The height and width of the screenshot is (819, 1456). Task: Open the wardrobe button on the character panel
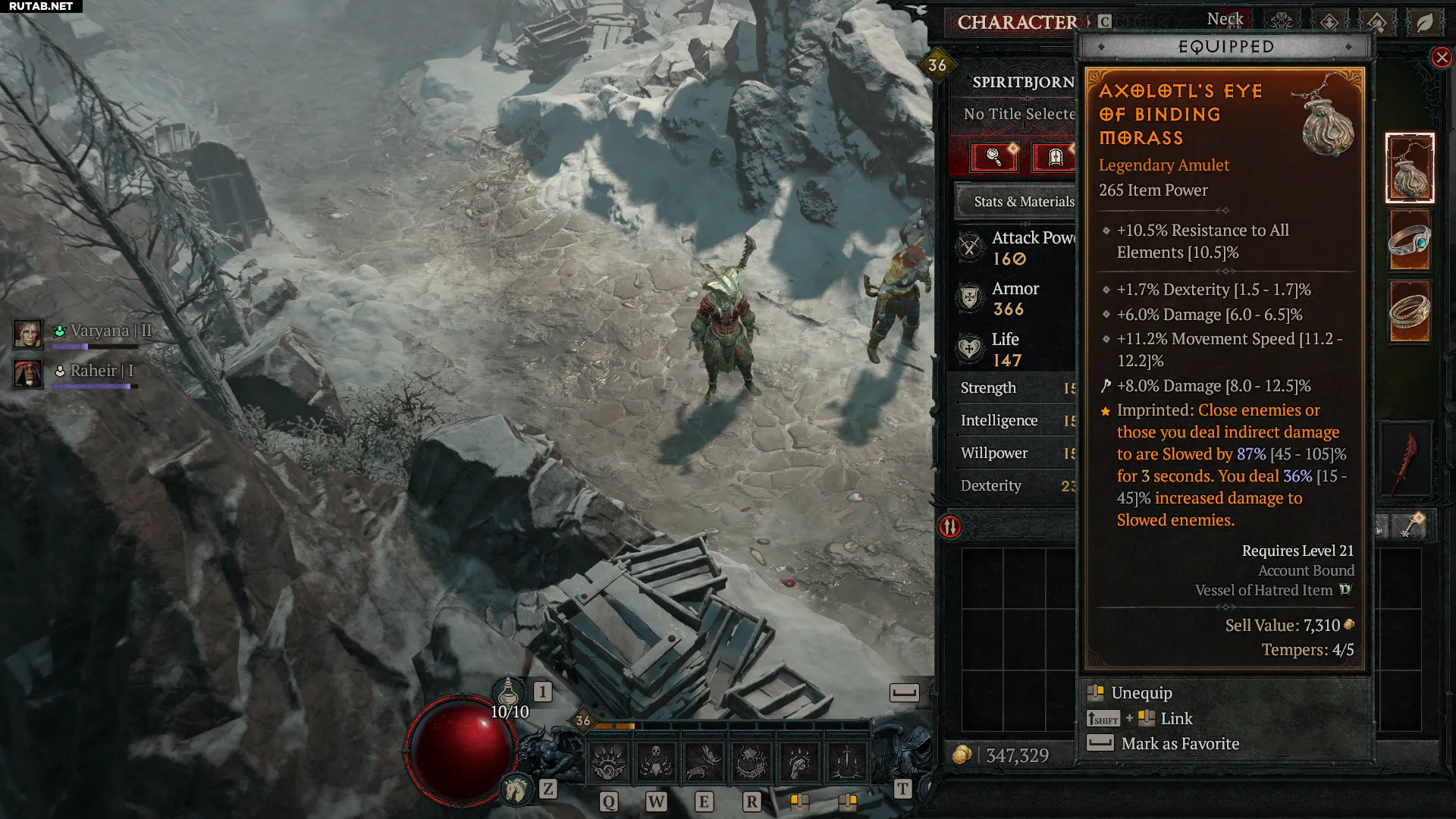(x=1055, y=157)
